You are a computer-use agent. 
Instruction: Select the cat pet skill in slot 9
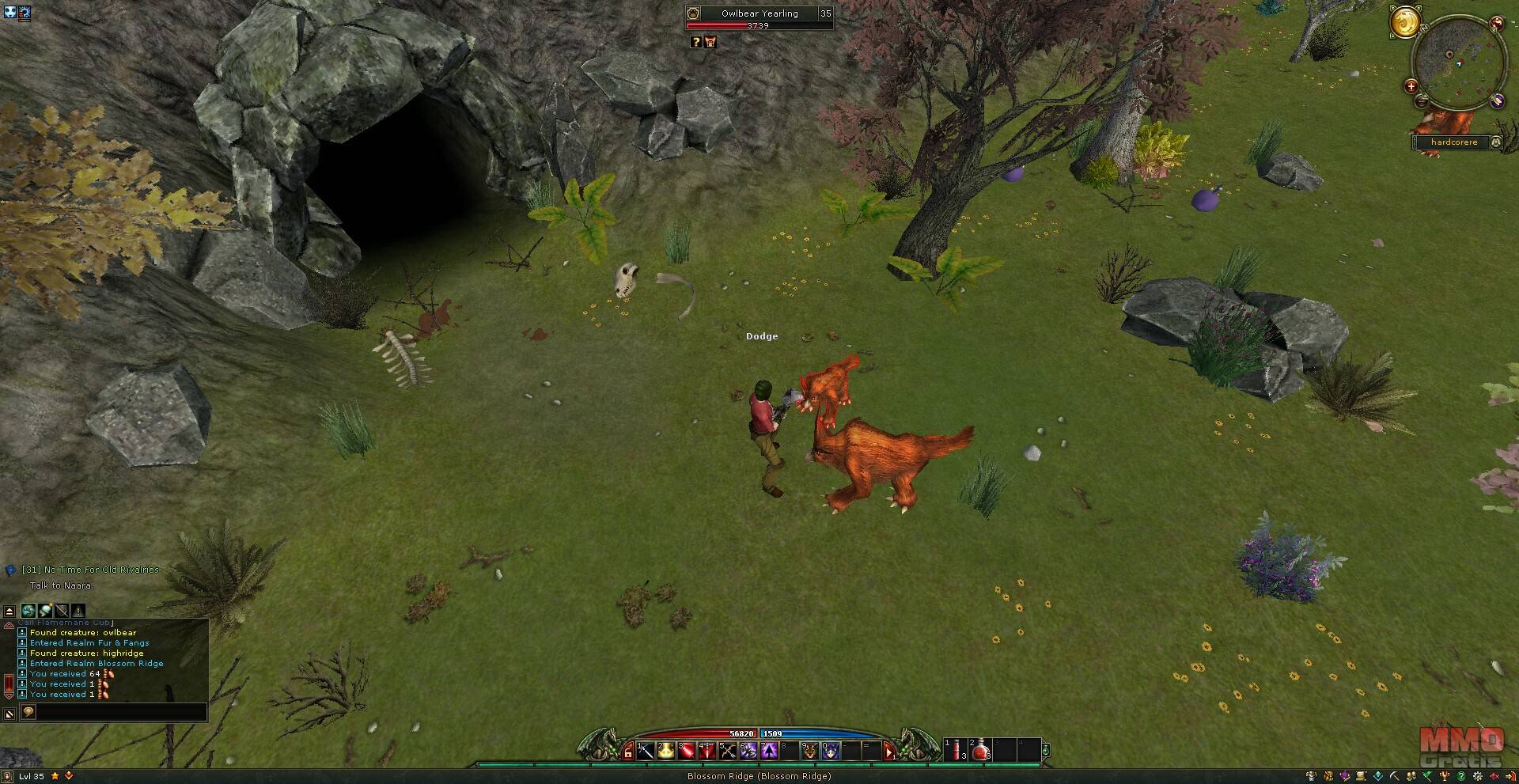pos(810,751)
